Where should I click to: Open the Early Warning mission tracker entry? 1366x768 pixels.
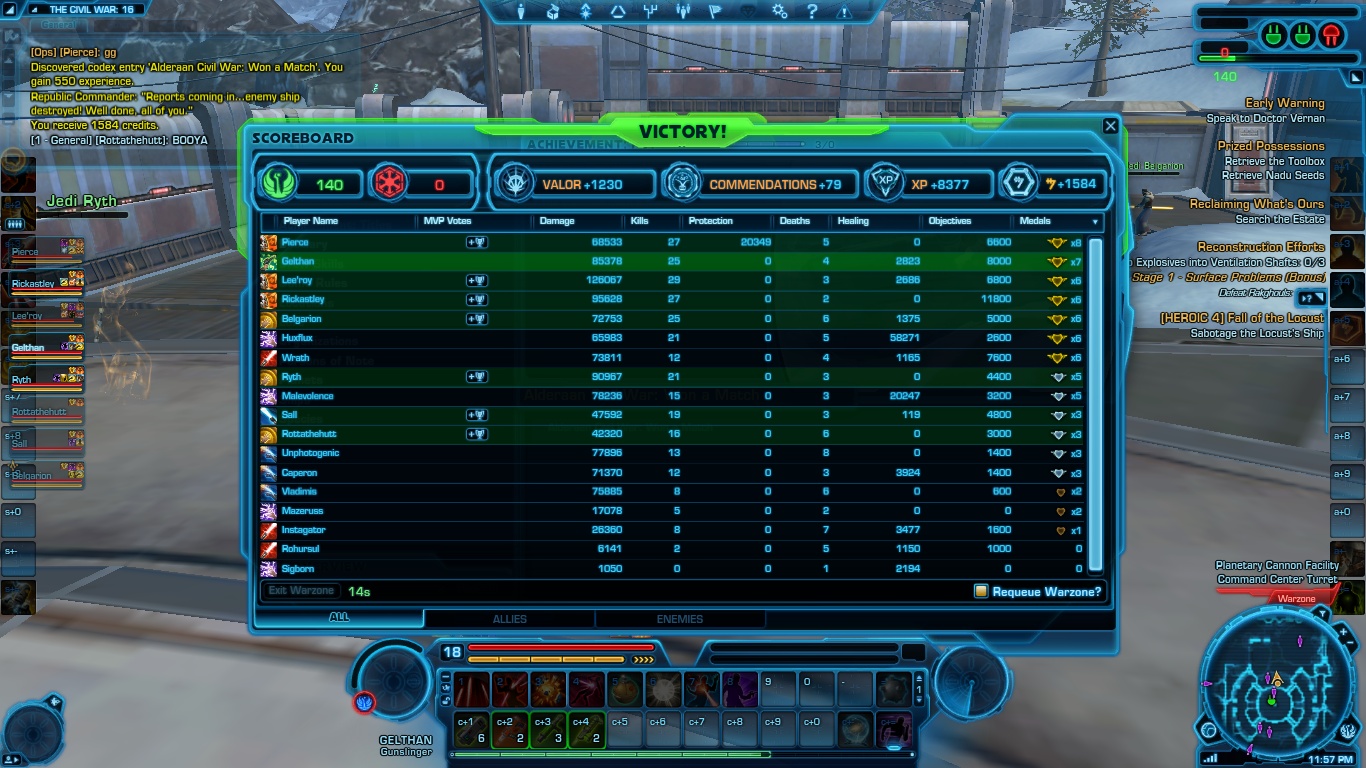click(x=1284, y=103)
